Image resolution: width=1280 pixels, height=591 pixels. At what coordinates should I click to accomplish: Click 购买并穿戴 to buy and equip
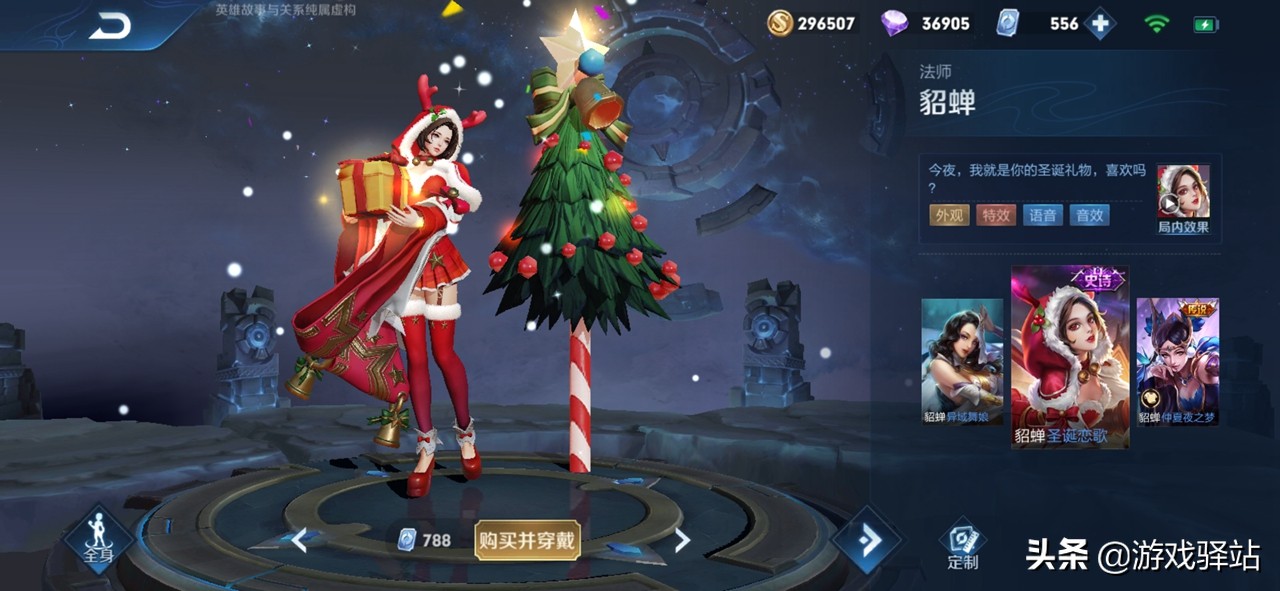(x=527, y=540)
